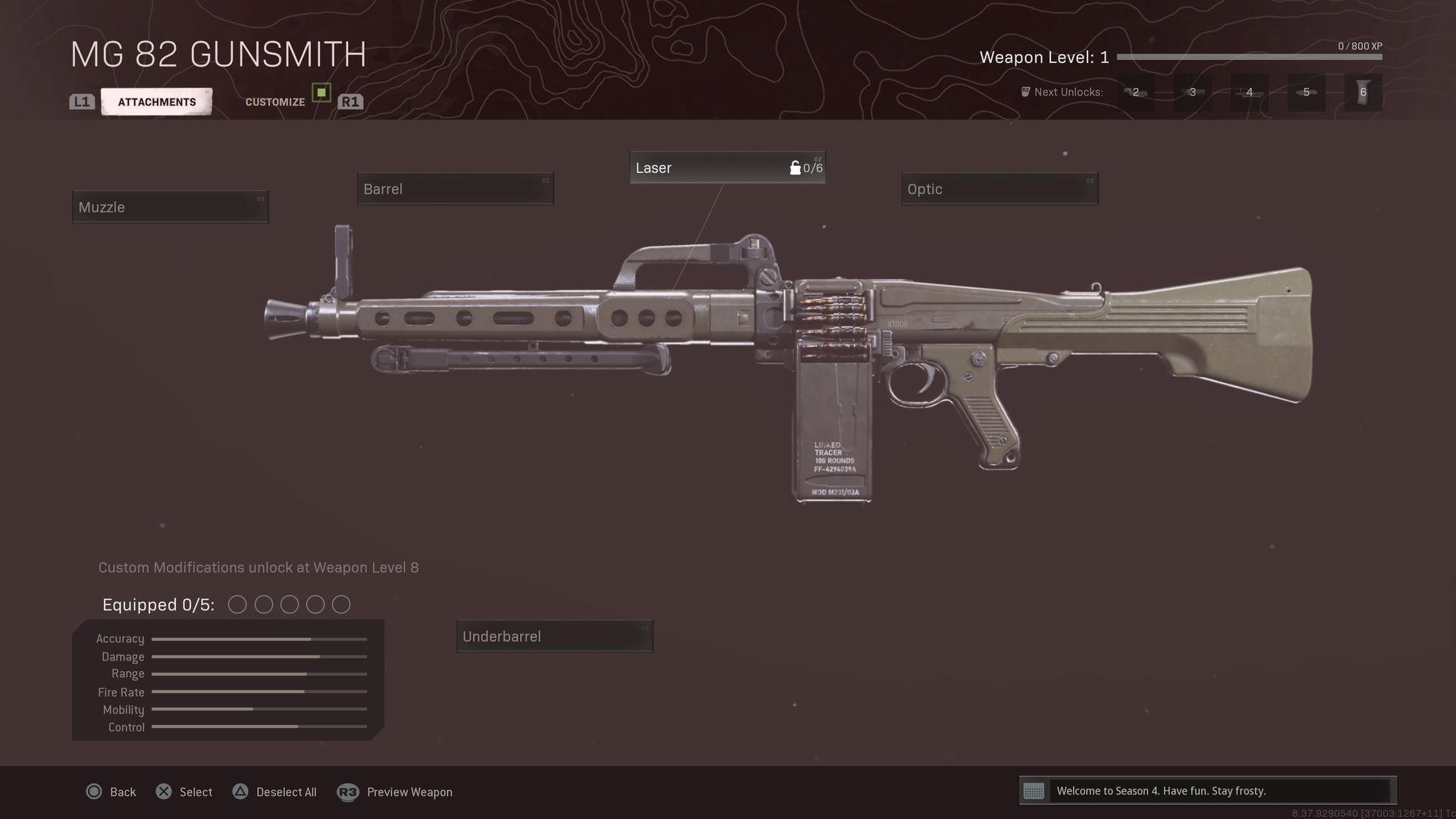Click the padlock icon on the Laser slot

pos(795,168)
